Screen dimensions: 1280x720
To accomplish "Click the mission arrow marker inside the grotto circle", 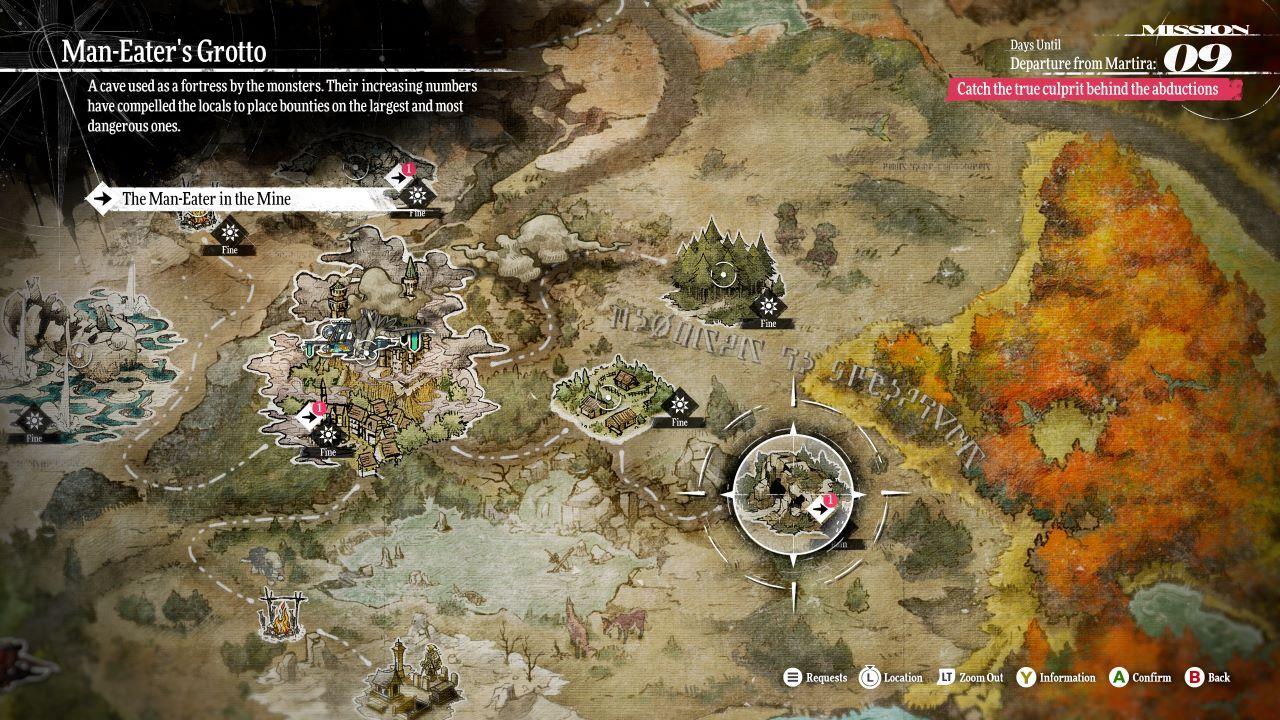I will point(818,507).
